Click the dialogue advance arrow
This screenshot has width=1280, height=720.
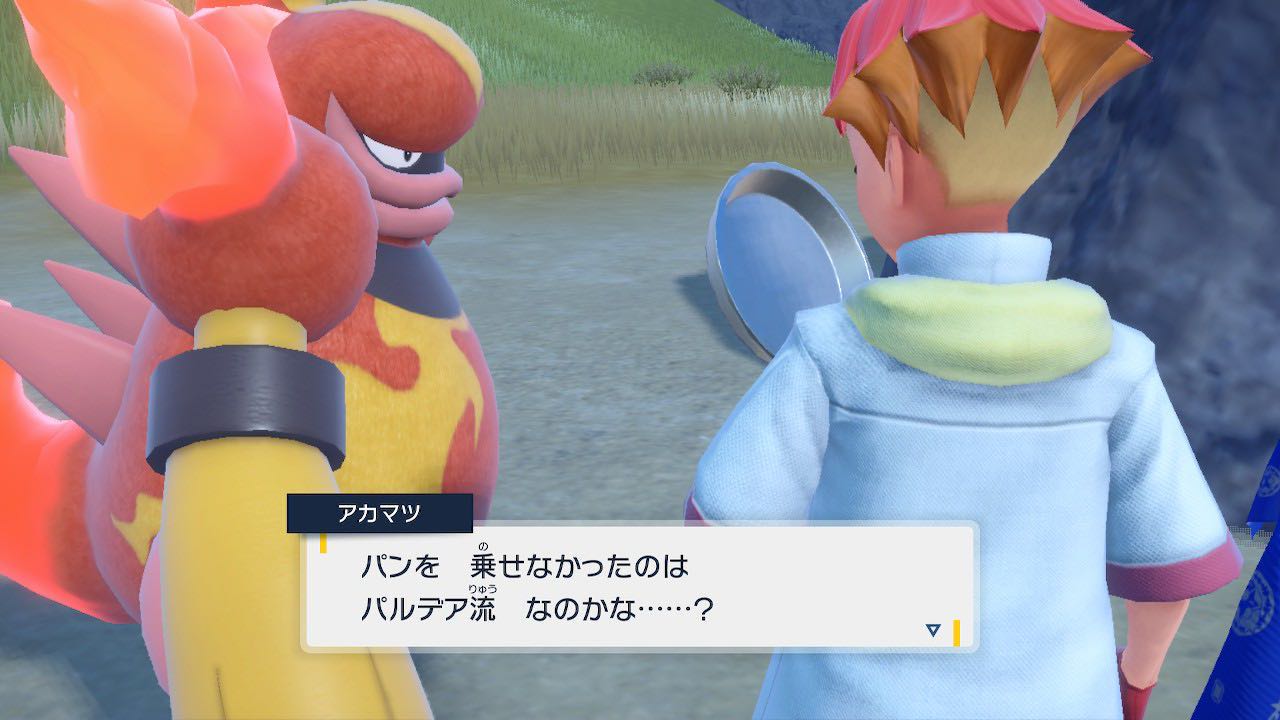pyautogui.click(x=931, y=630)
